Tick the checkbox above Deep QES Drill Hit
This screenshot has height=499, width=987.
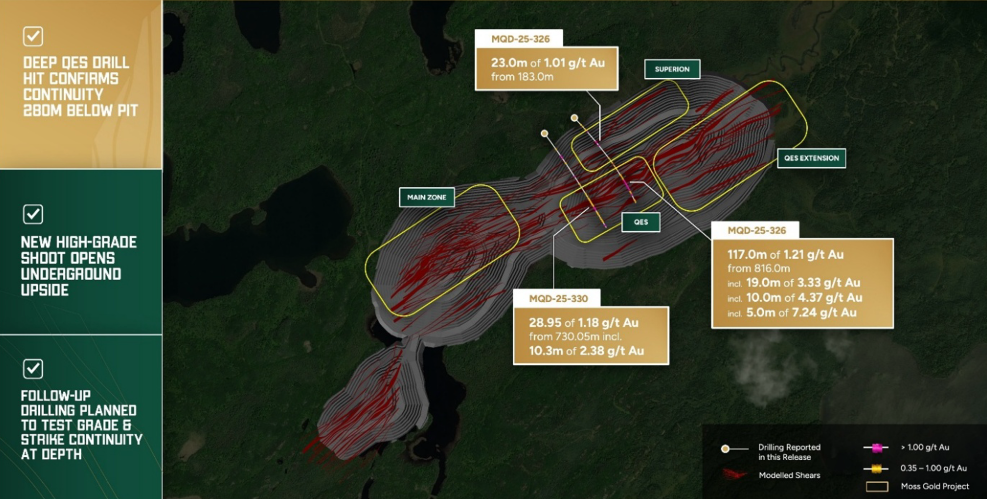pos(33,36)
